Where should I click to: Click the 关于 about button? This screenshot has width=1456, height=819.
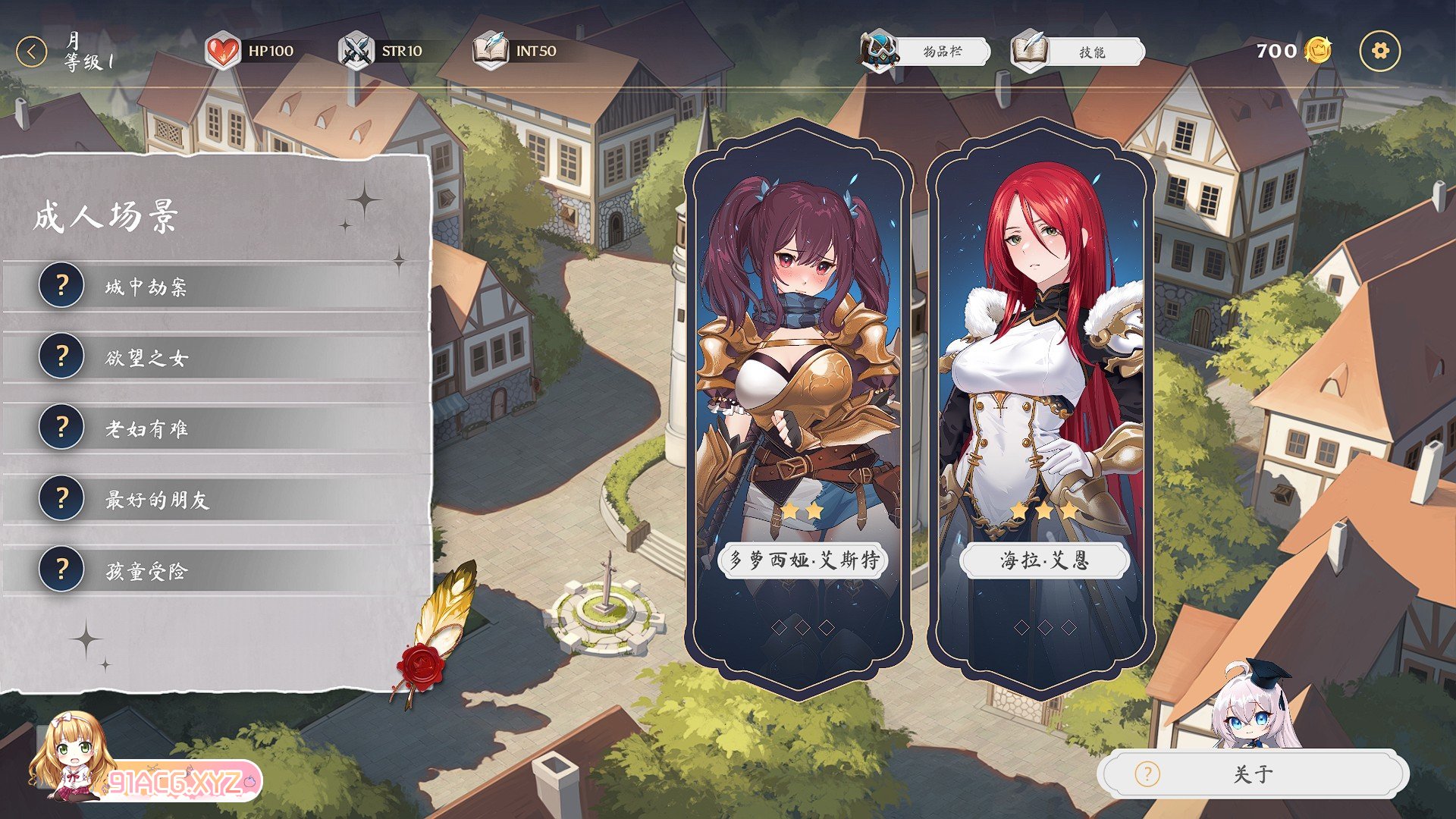point(1252,774)
